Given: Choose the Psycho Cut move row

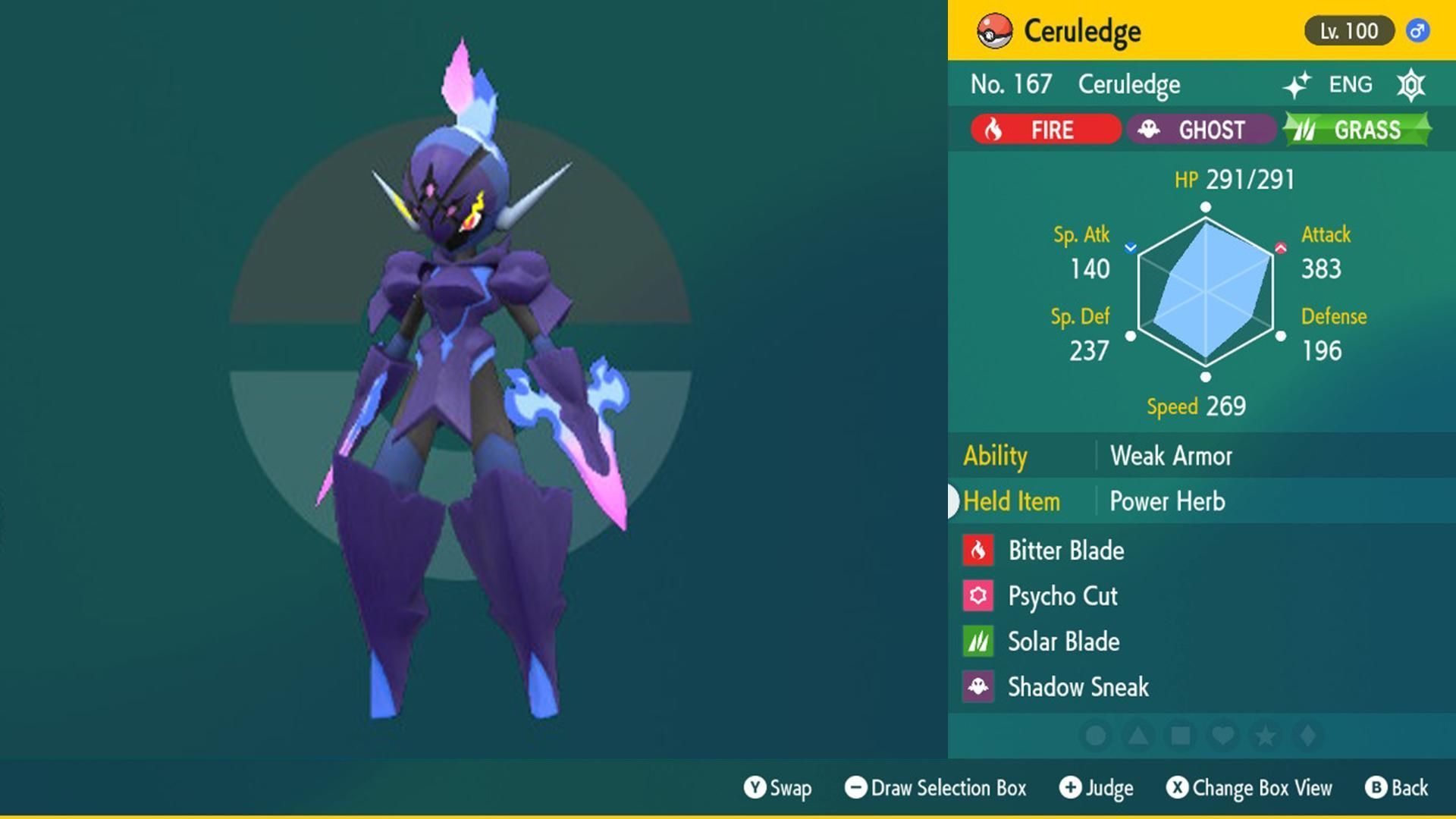Looking at the screenshot, I should (x=1062, y=596).
